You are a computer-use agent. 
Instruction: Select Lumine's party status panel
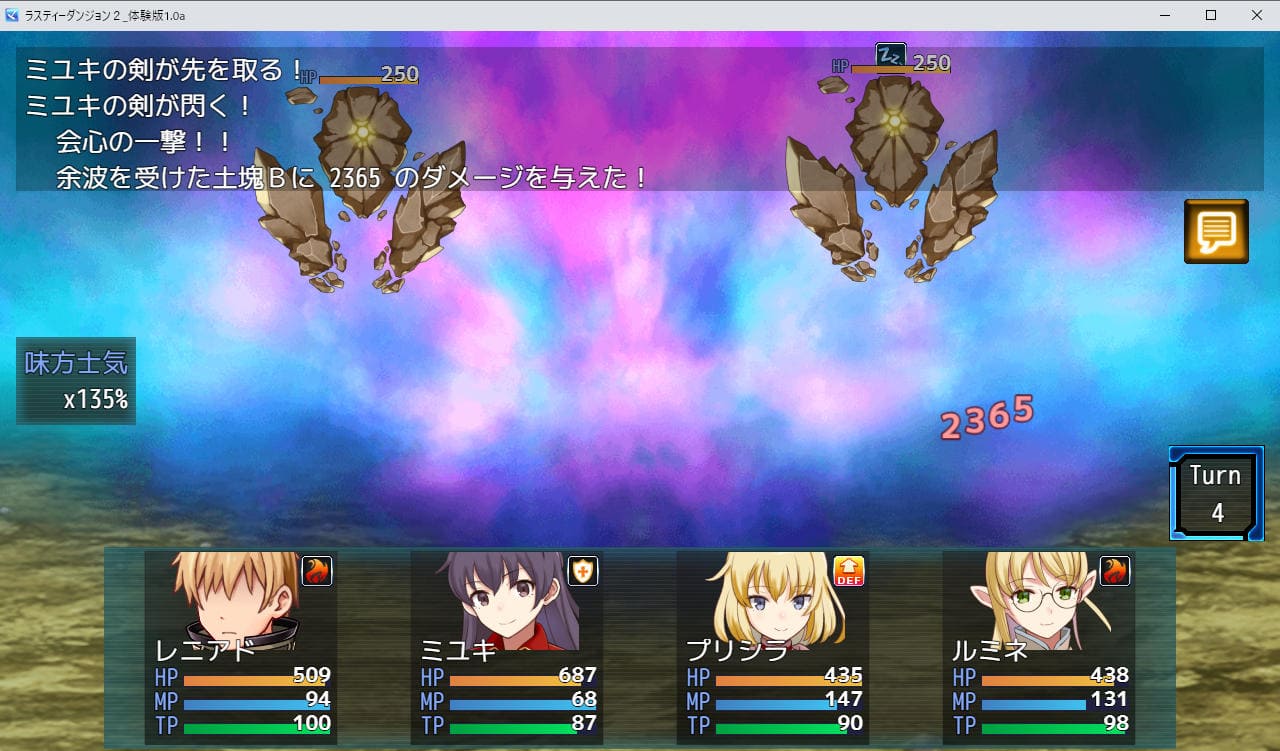(1039, 647)
